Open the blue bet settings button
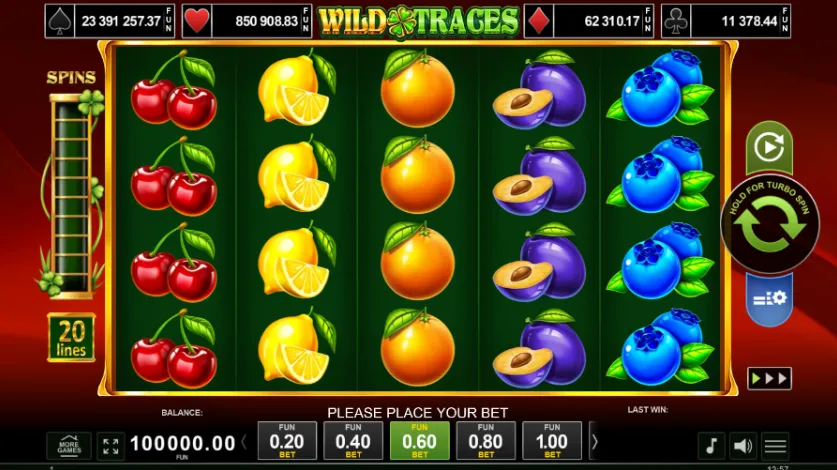 769,298
